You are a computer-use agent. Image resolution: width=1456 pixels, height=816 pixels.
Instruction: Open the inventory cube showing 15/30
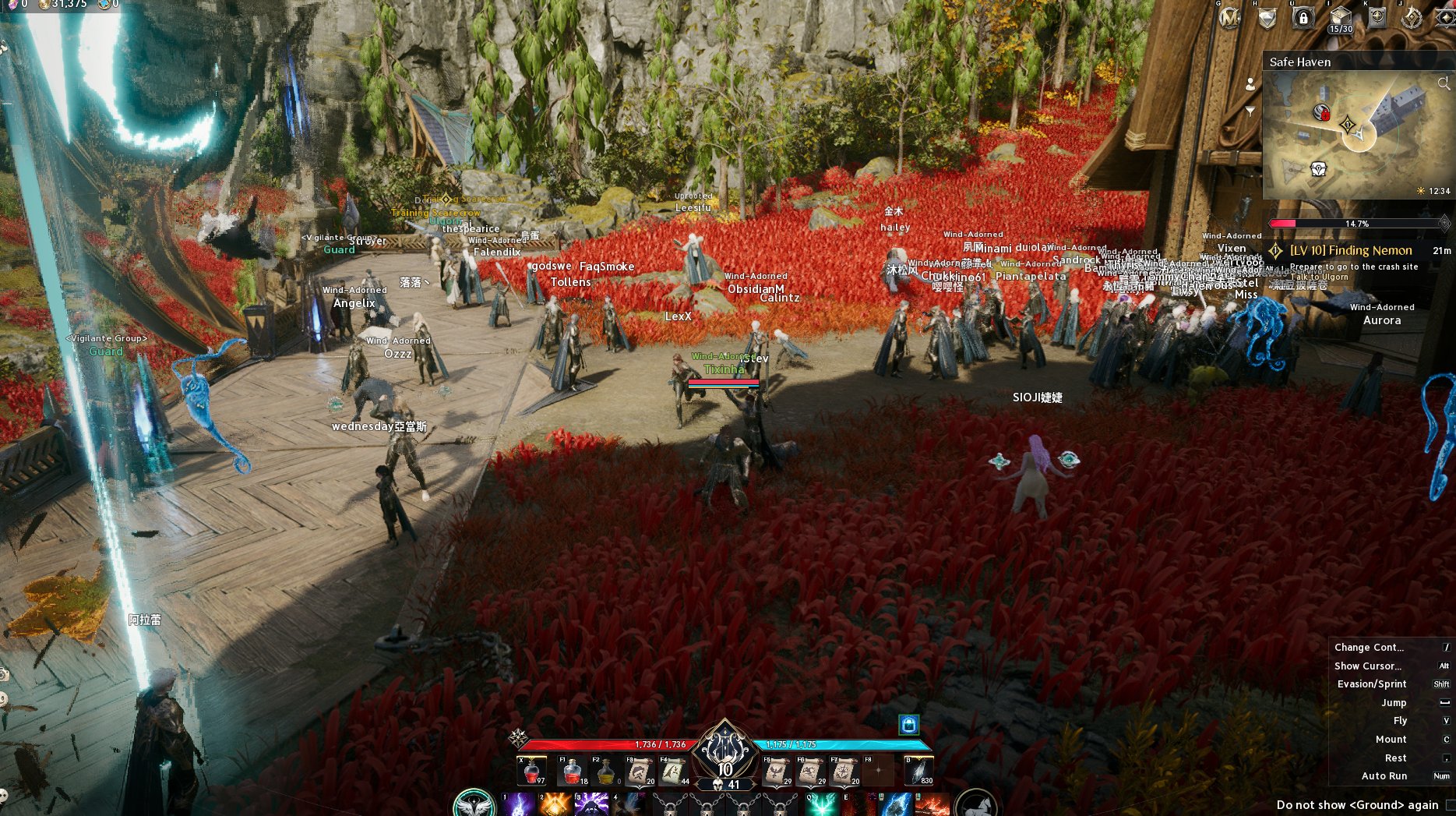click(1340, 18)
